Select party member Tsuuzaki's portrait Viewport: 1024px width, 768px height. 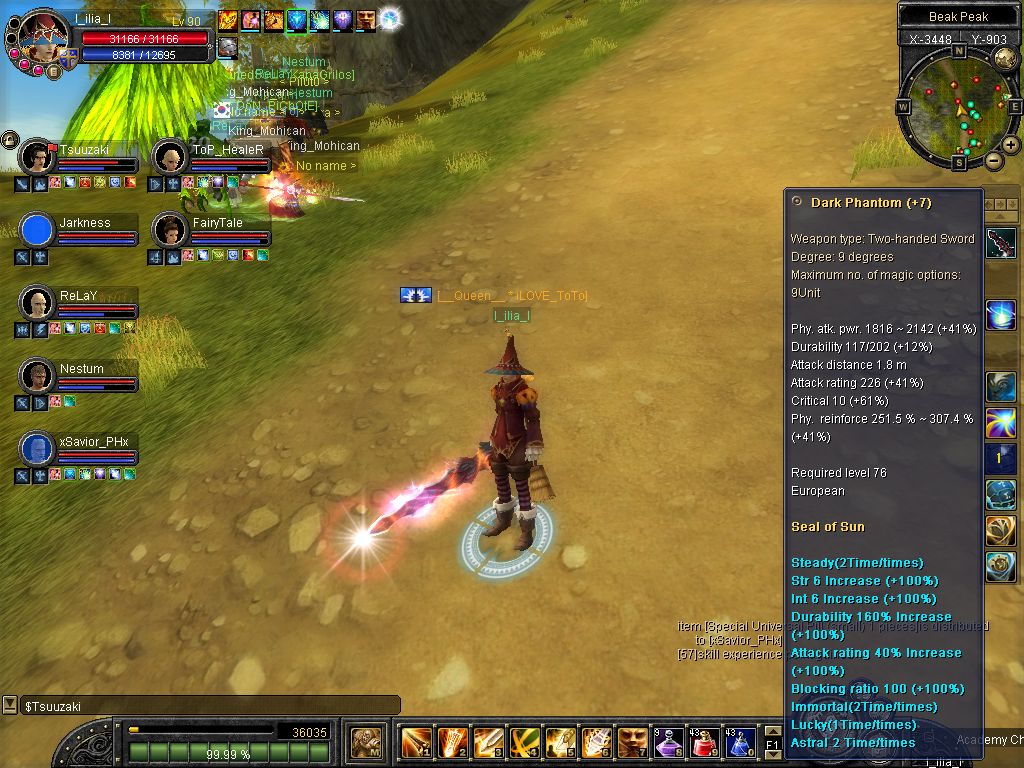pos(37,158)
